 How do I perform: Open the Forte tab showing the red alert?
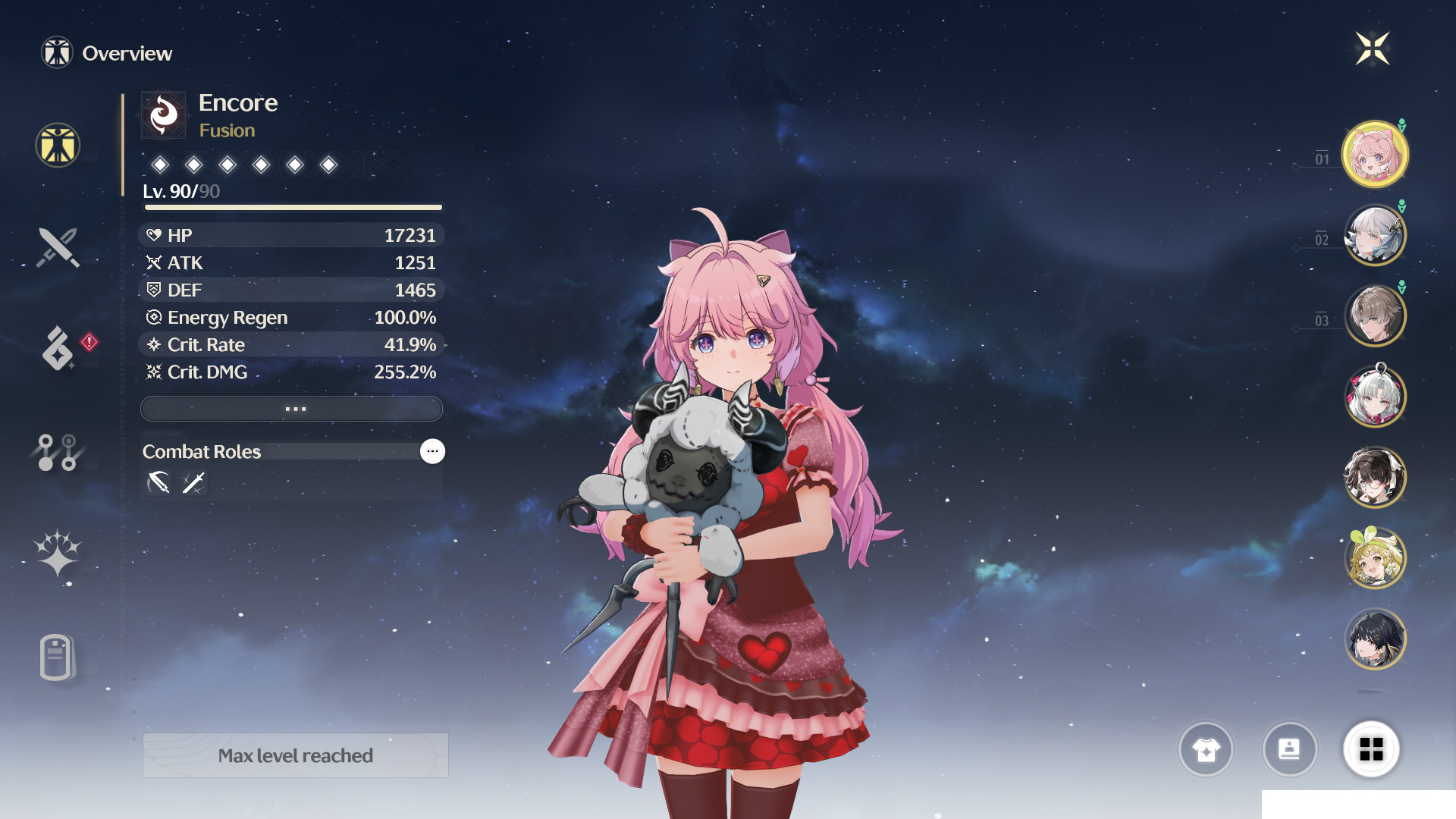coord(58,349)
